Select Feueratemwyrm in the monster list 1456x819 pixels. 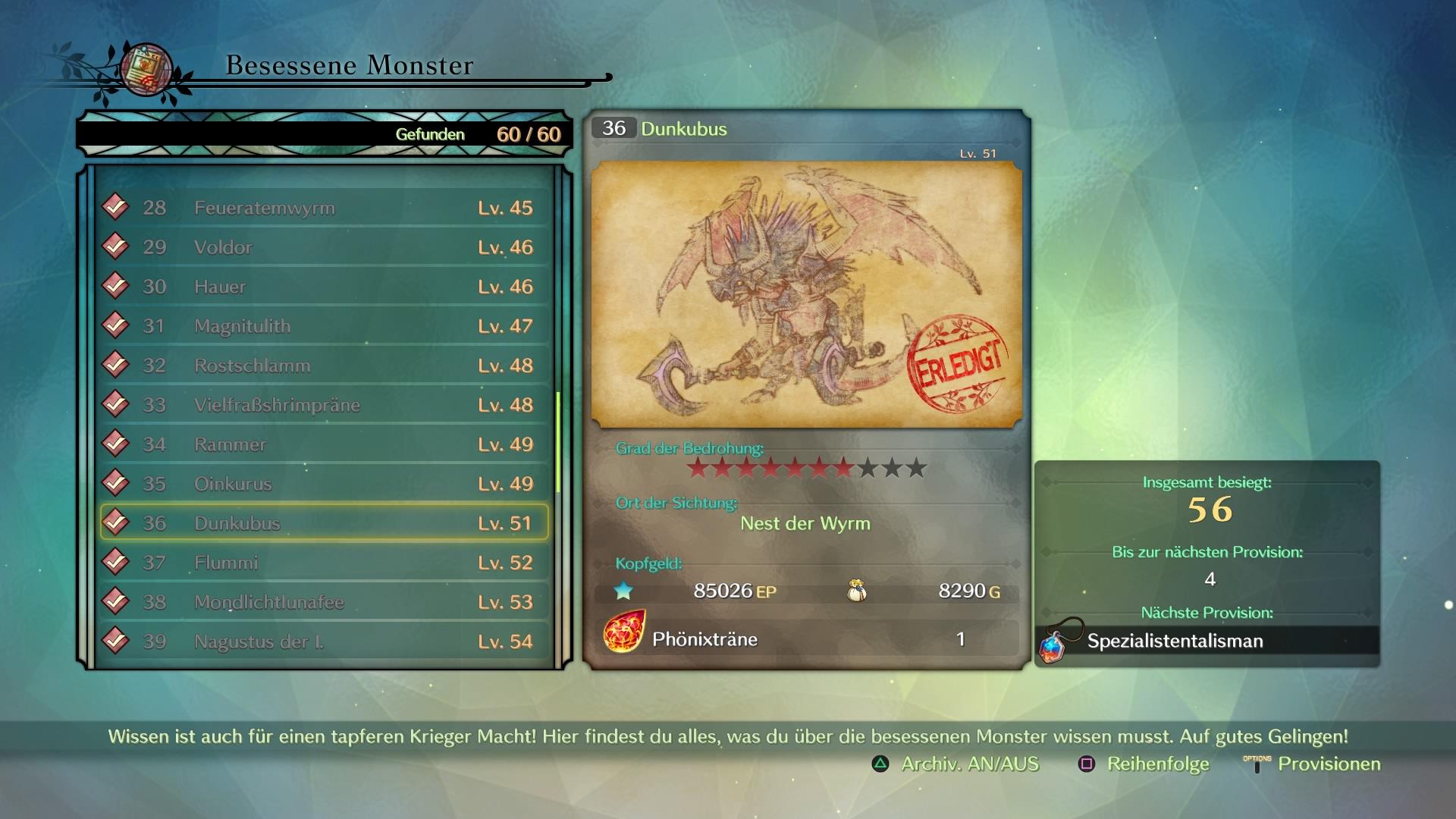pyautogui.click(x=325, y=208)
